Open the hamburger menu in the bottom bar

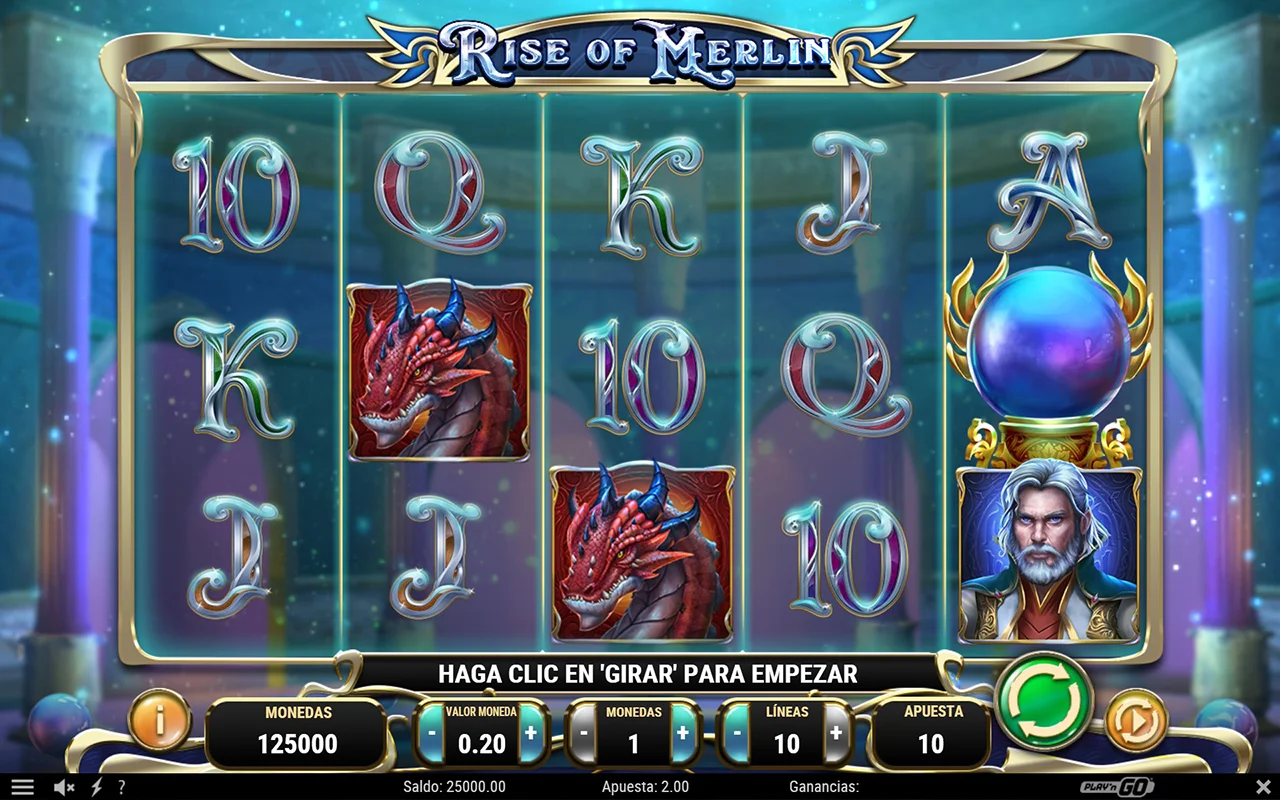tap(22, 787)
